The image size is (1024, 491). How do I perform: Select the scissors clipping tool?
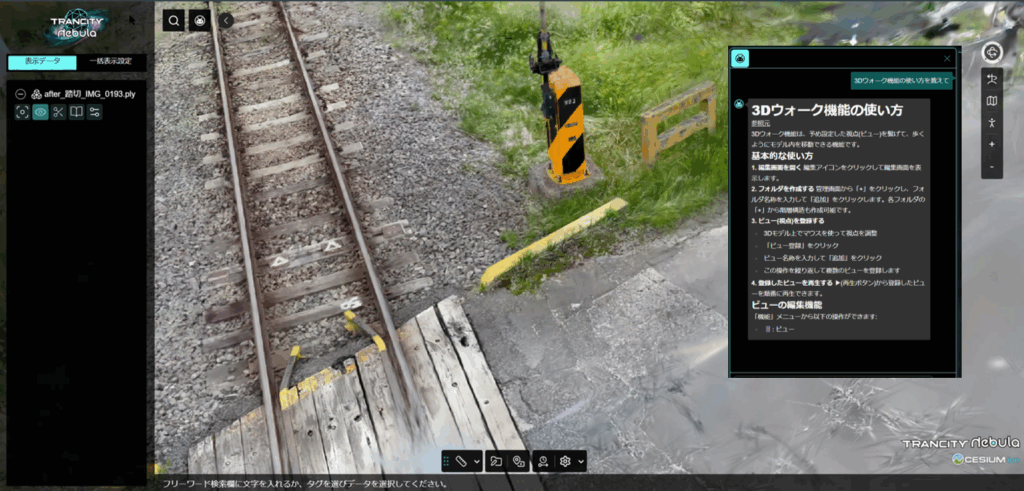pyautogui.click(x=59, y=112)
